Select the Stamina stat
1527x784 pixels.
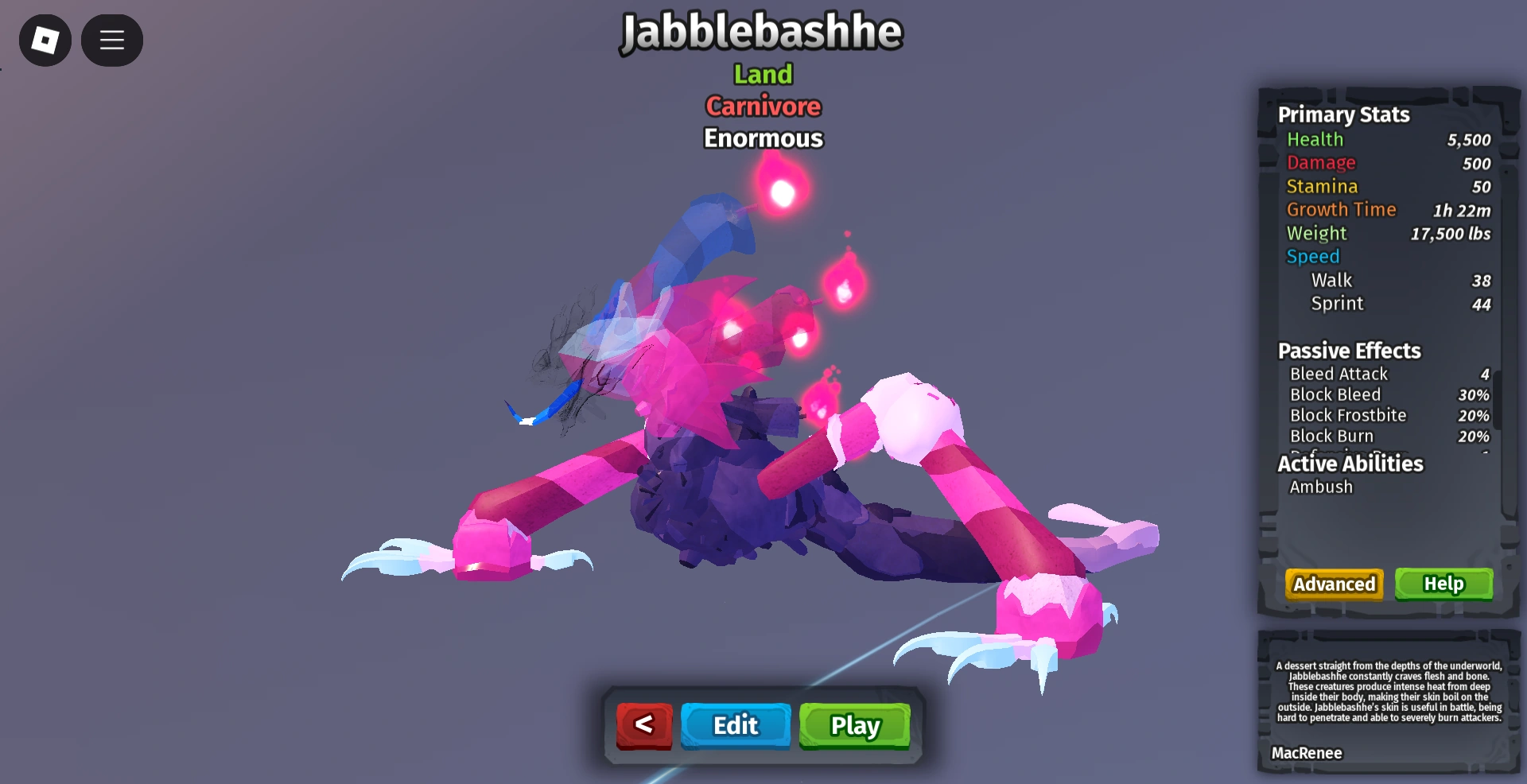(x=1323, y=186)
